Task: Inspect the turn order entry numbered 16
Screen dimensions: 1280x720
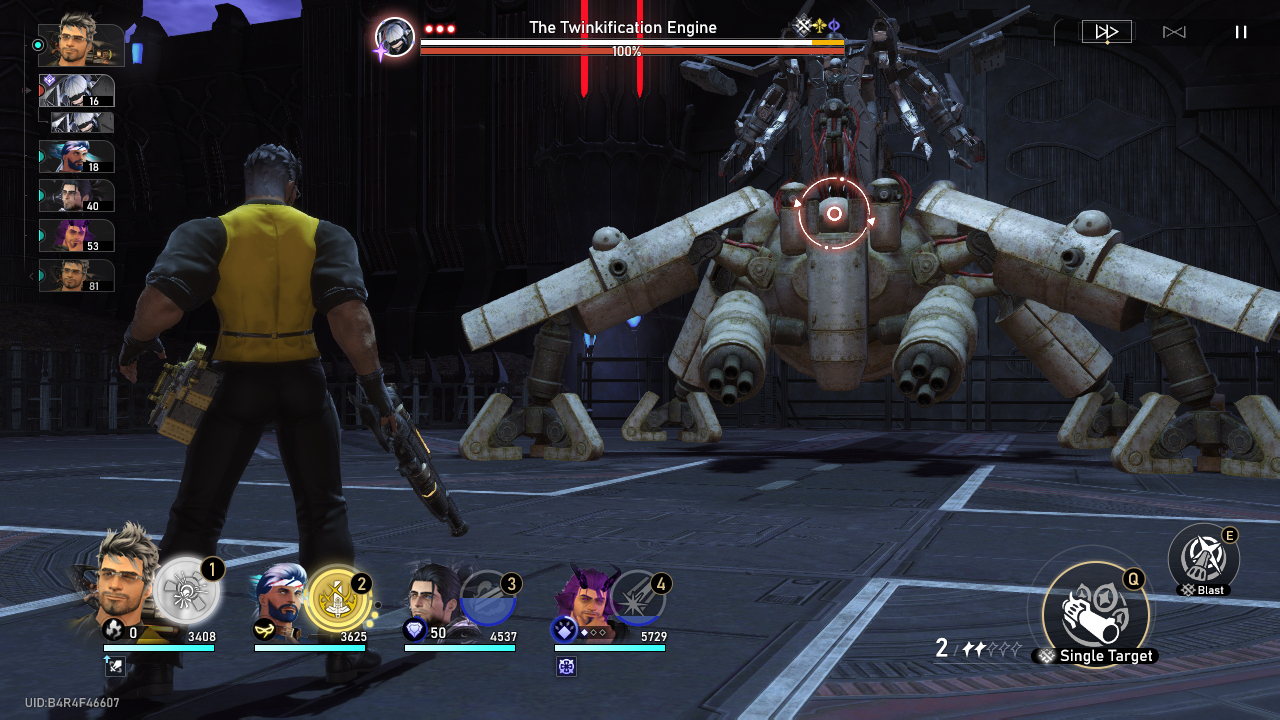Action: (77, 91)
